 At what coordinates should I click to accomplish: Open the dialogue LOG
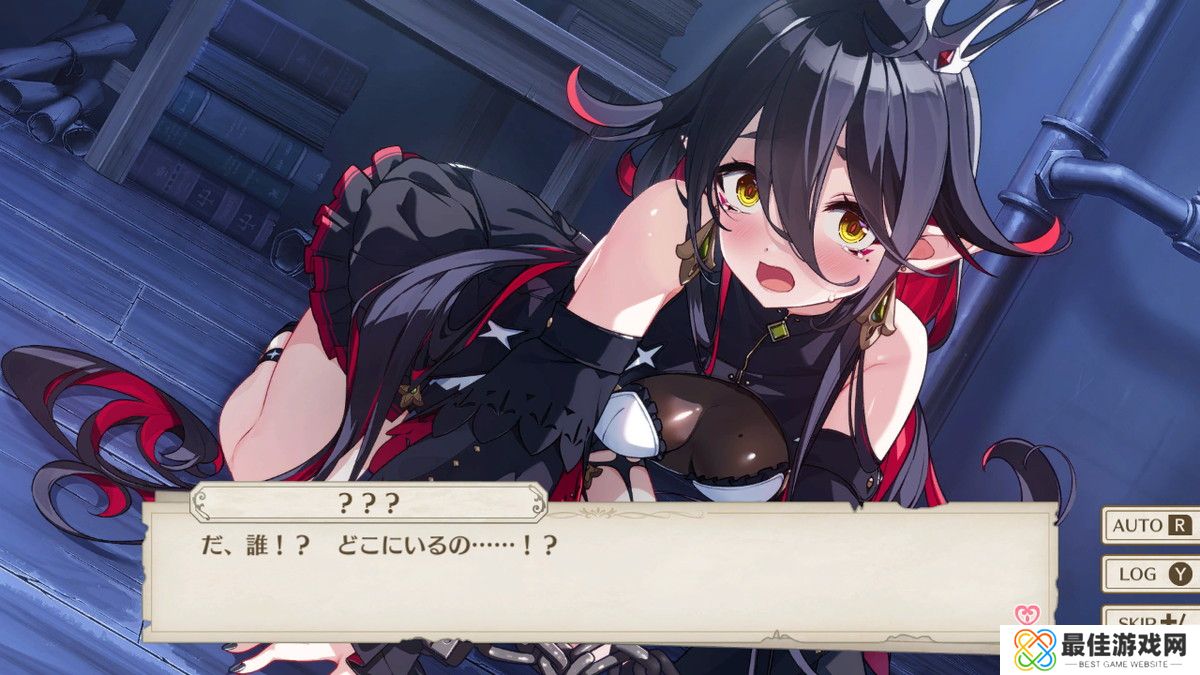click(1150, 574)
